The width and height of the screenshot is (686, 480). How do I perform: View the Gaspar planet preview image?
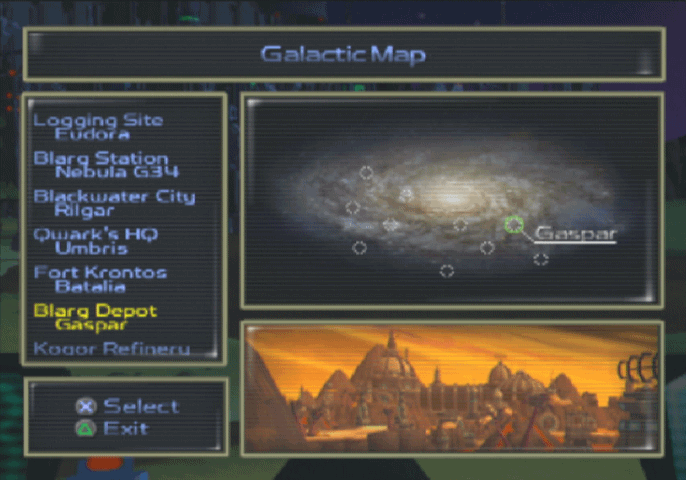(451, 387)
